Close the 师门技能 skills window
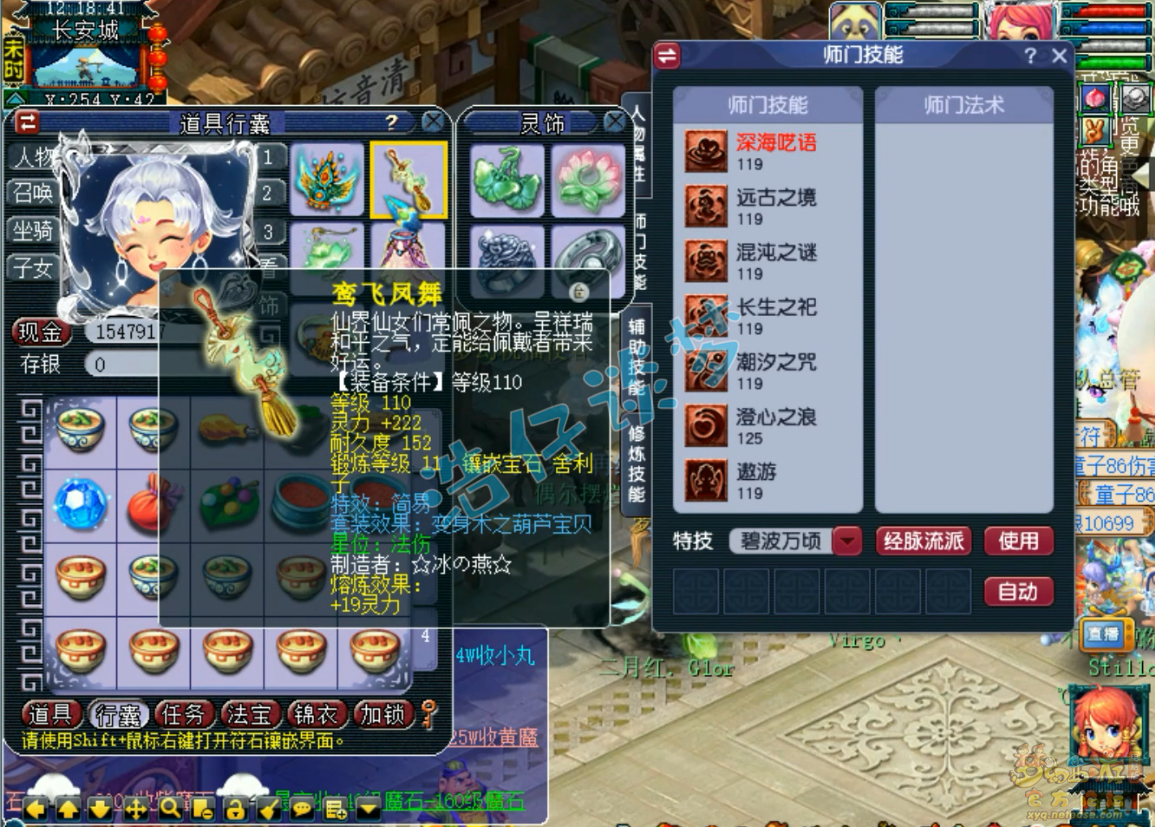This screenshot has width=1155, height=827. click(x=1059, y=56)
